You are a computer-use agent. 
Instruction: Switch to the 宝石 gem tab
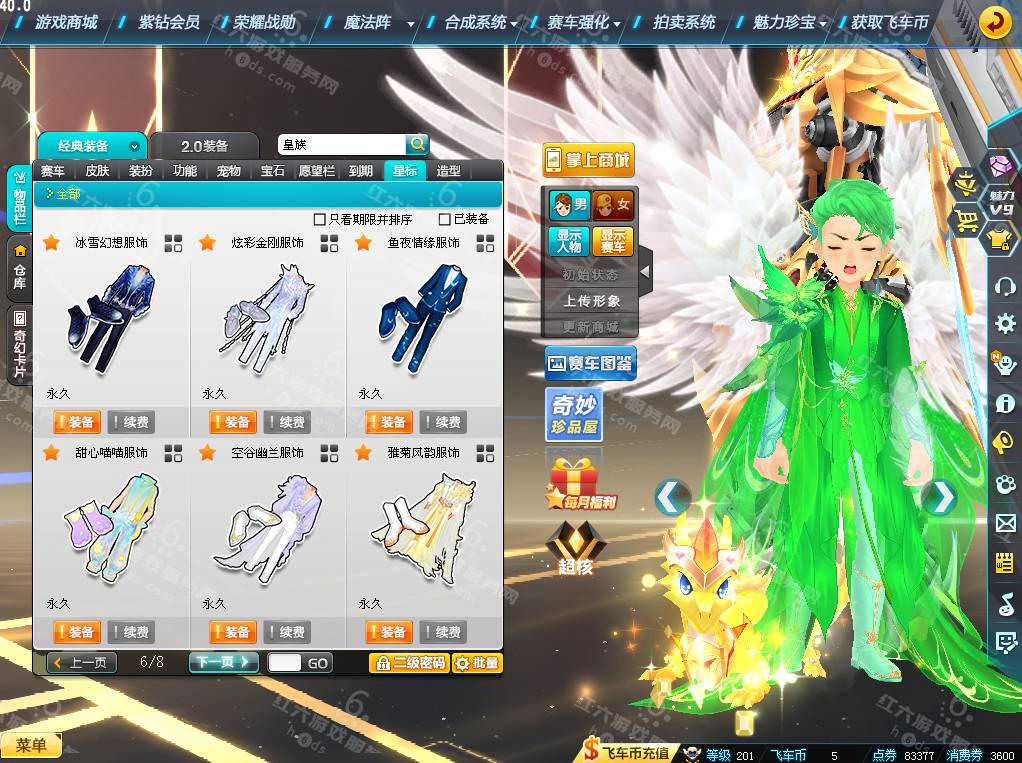pyautogui.click(x=273, y=171)
